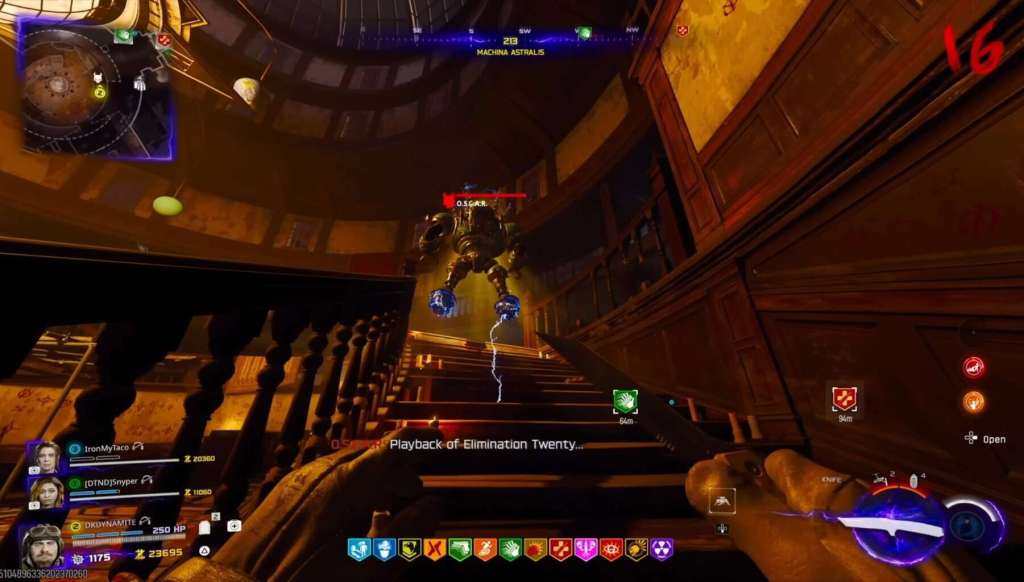
Task: Click the red eye perk icon
Action: click(x=611, y=549)
